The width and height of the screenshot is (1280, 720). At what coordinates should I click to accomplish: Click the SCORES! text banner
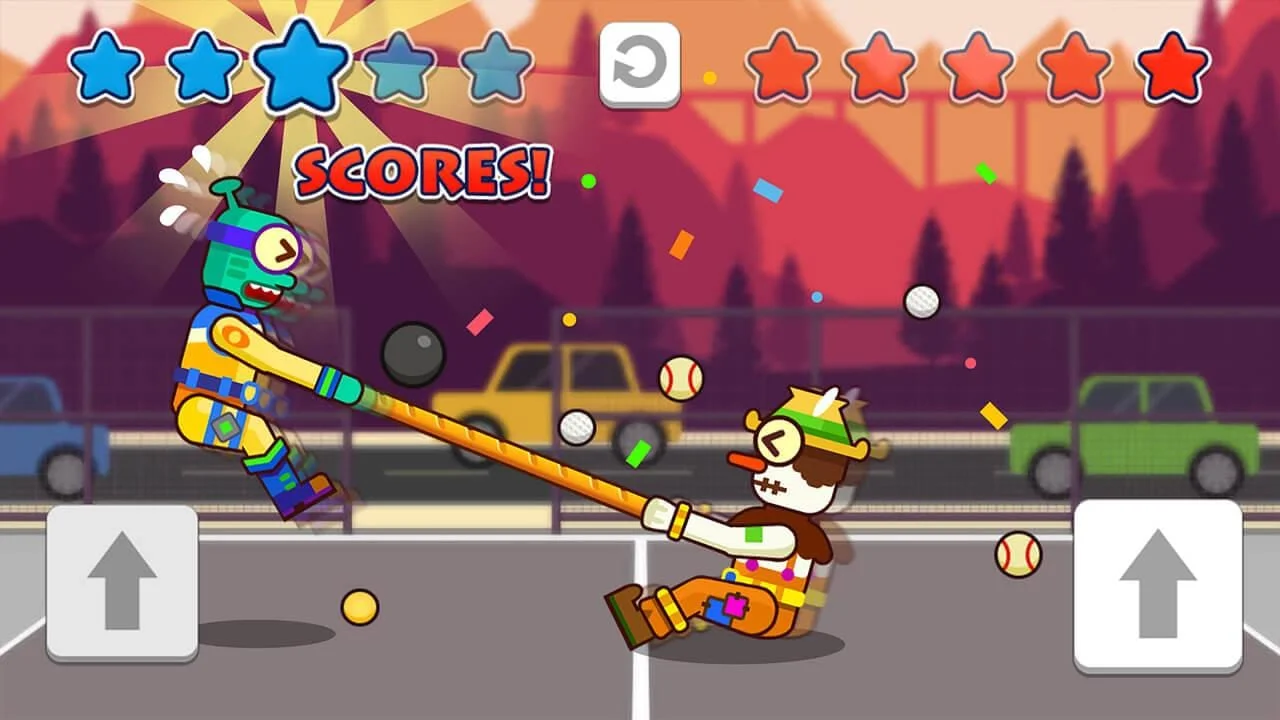point(422,172)
